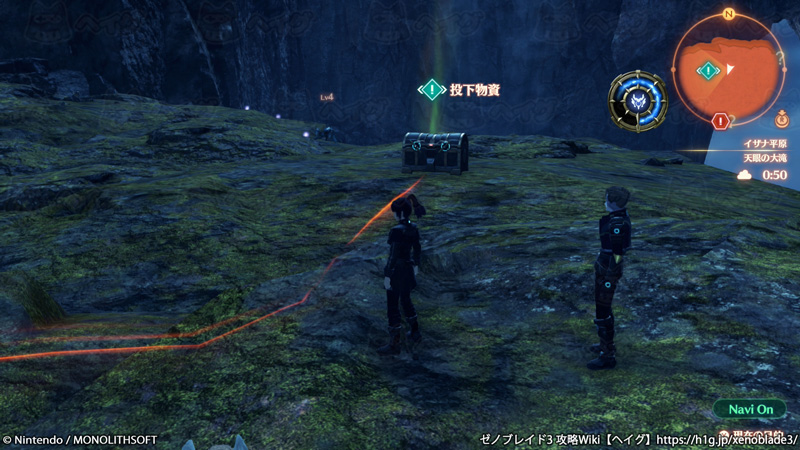
Task: Select the green quest marker on the minimap
Action: [709, 70]
